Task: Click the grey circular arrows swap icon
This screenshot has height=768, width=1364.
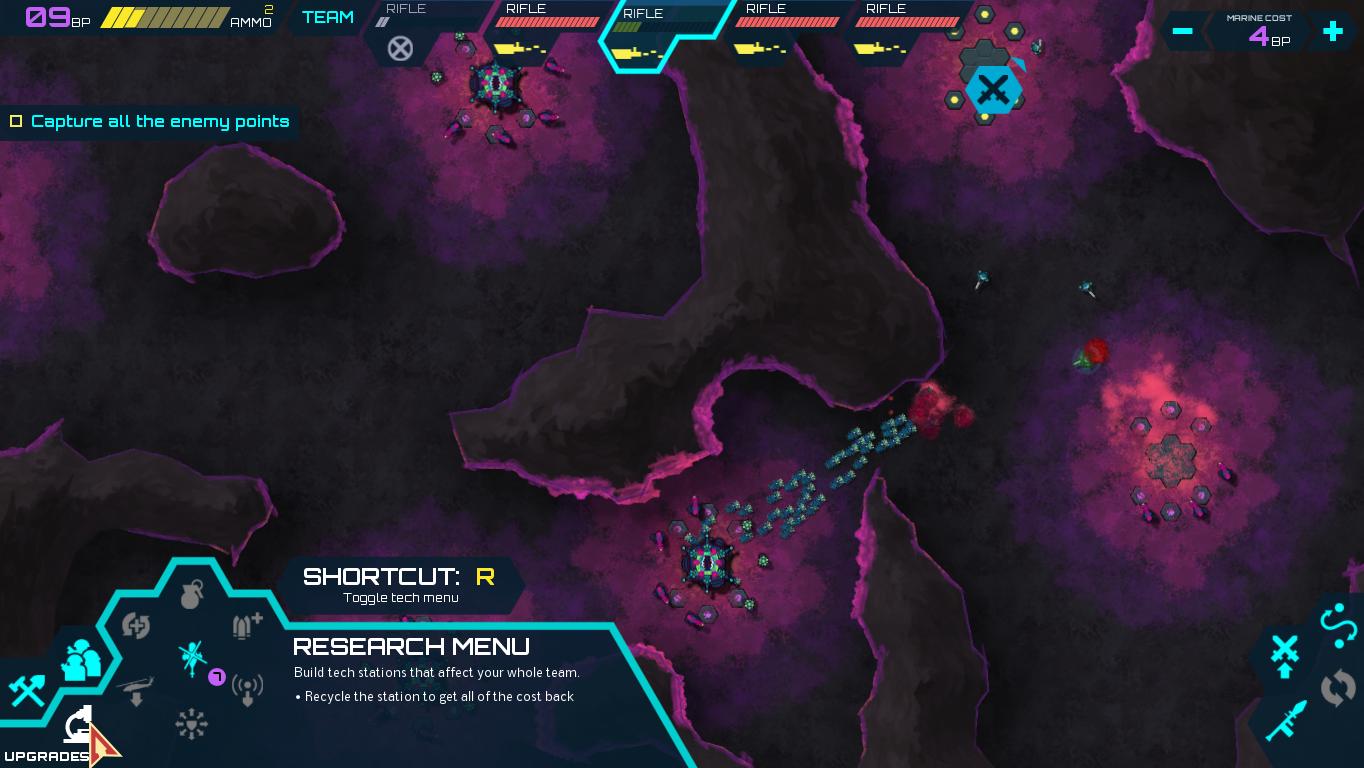Action: pyautogui.click(x=1338, y=687)
